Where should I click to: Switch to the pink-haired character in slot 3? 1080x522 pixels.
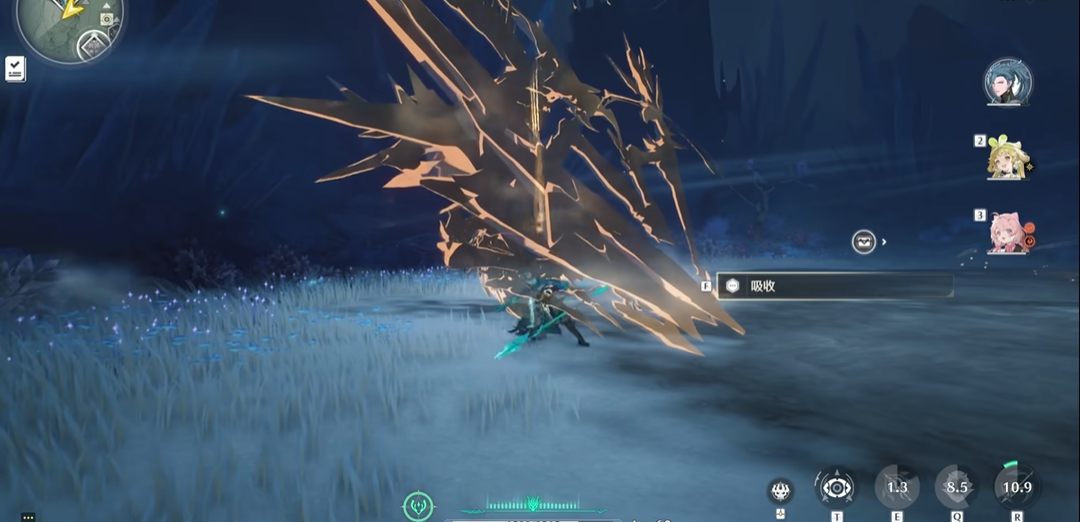(x=1007, y=233)
